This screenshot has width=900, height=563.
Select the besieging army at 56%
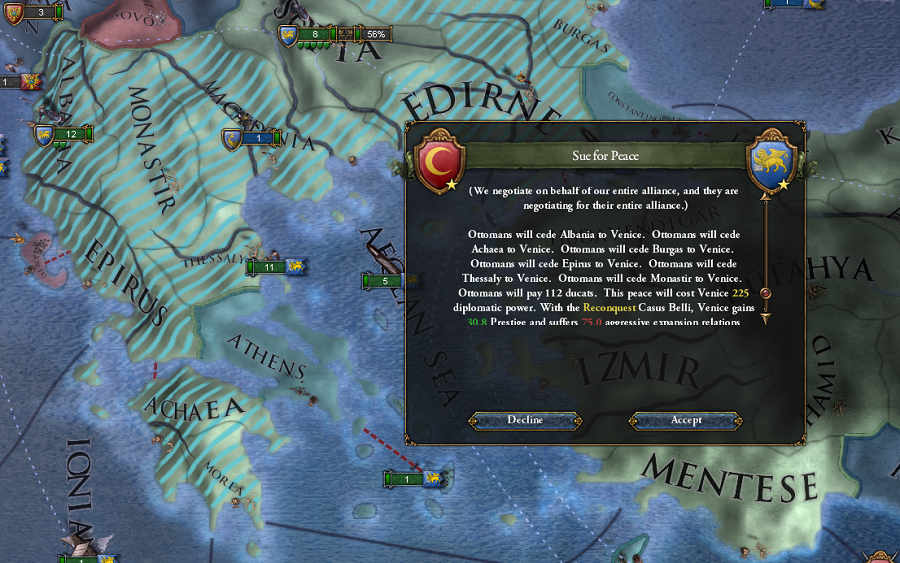pos(316,35)
